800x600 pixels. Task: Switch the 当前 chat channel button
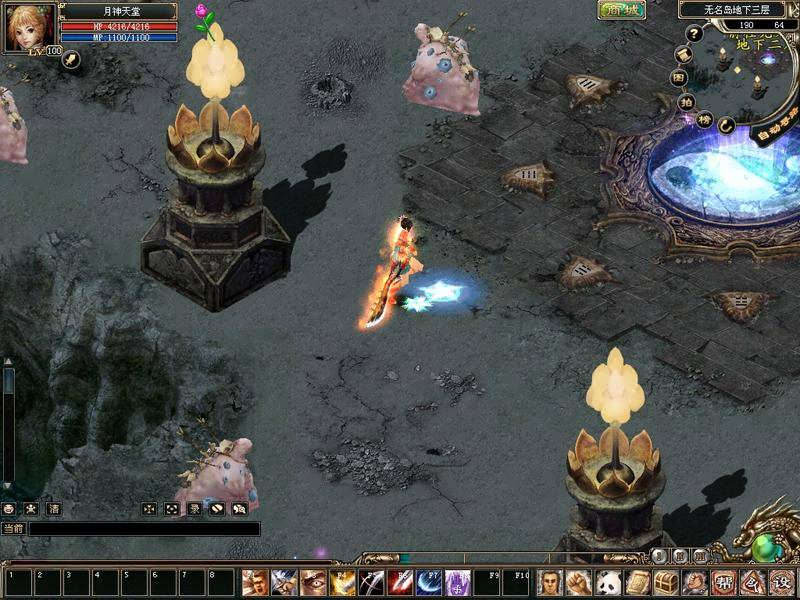(13, 529)
